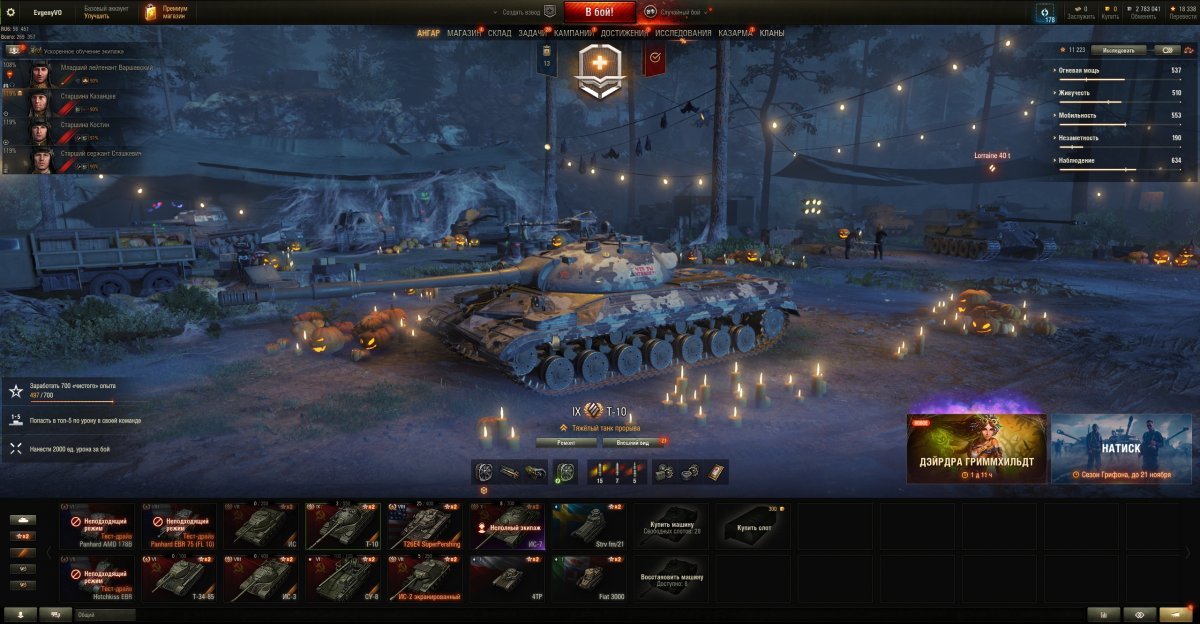This screenshot has width=1200, height=624.
Task: Open the «Кланы» clans tab
Action: [x=772, y=33]
